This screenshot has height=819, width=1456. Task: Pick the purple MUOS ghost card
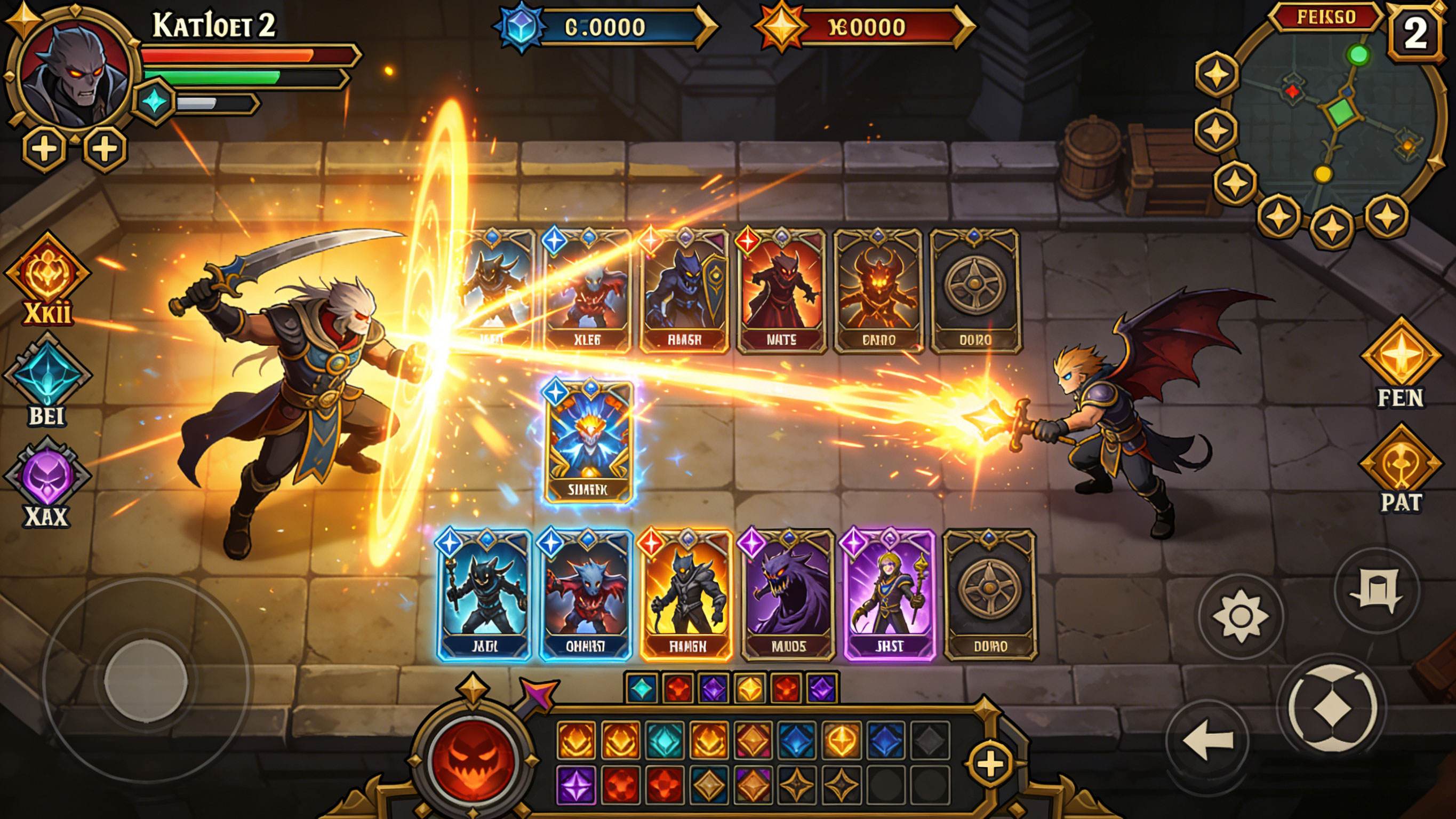787,594
